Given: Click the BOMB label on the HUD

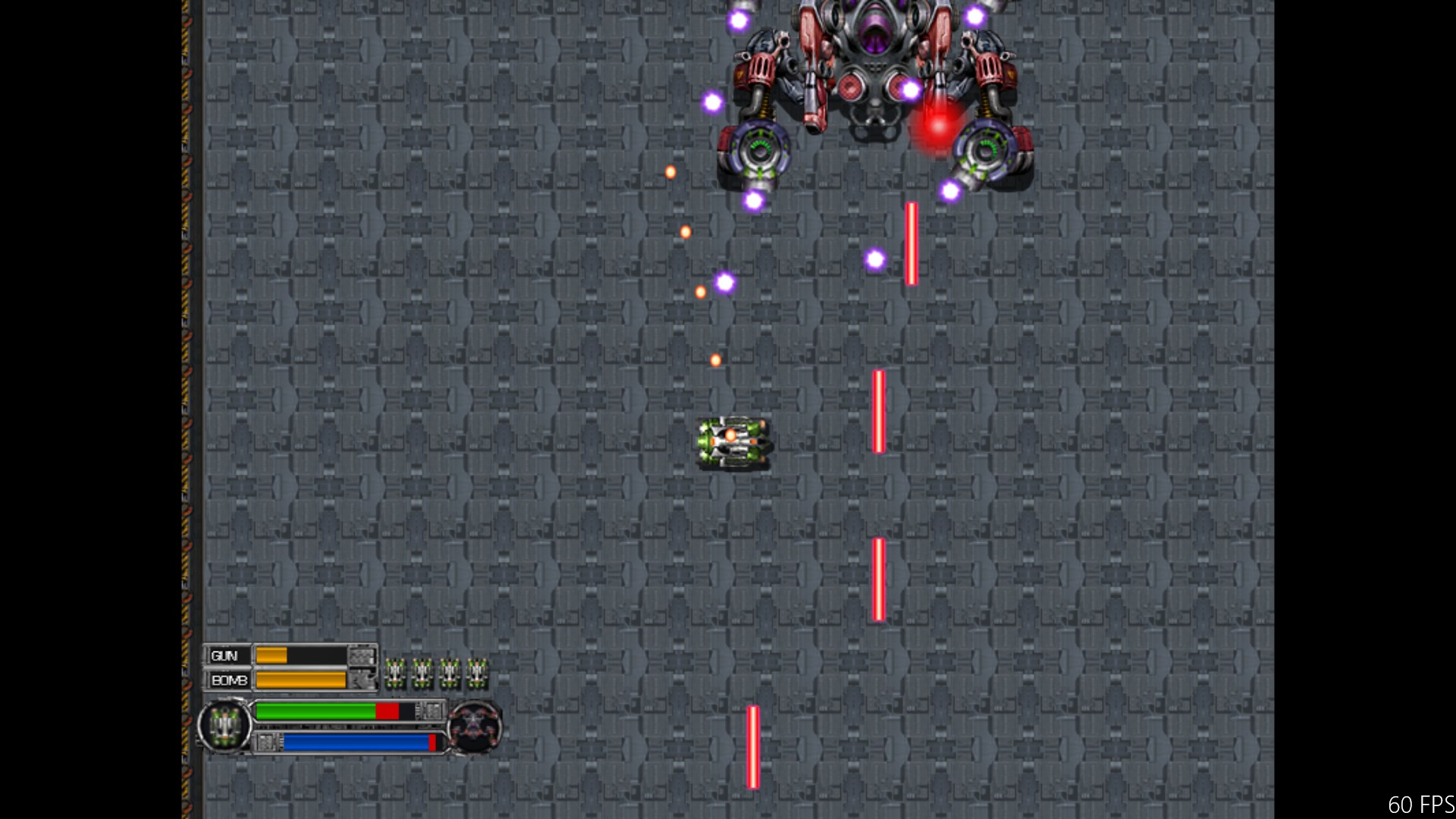Looking at the screenshot, I should 229,680.
